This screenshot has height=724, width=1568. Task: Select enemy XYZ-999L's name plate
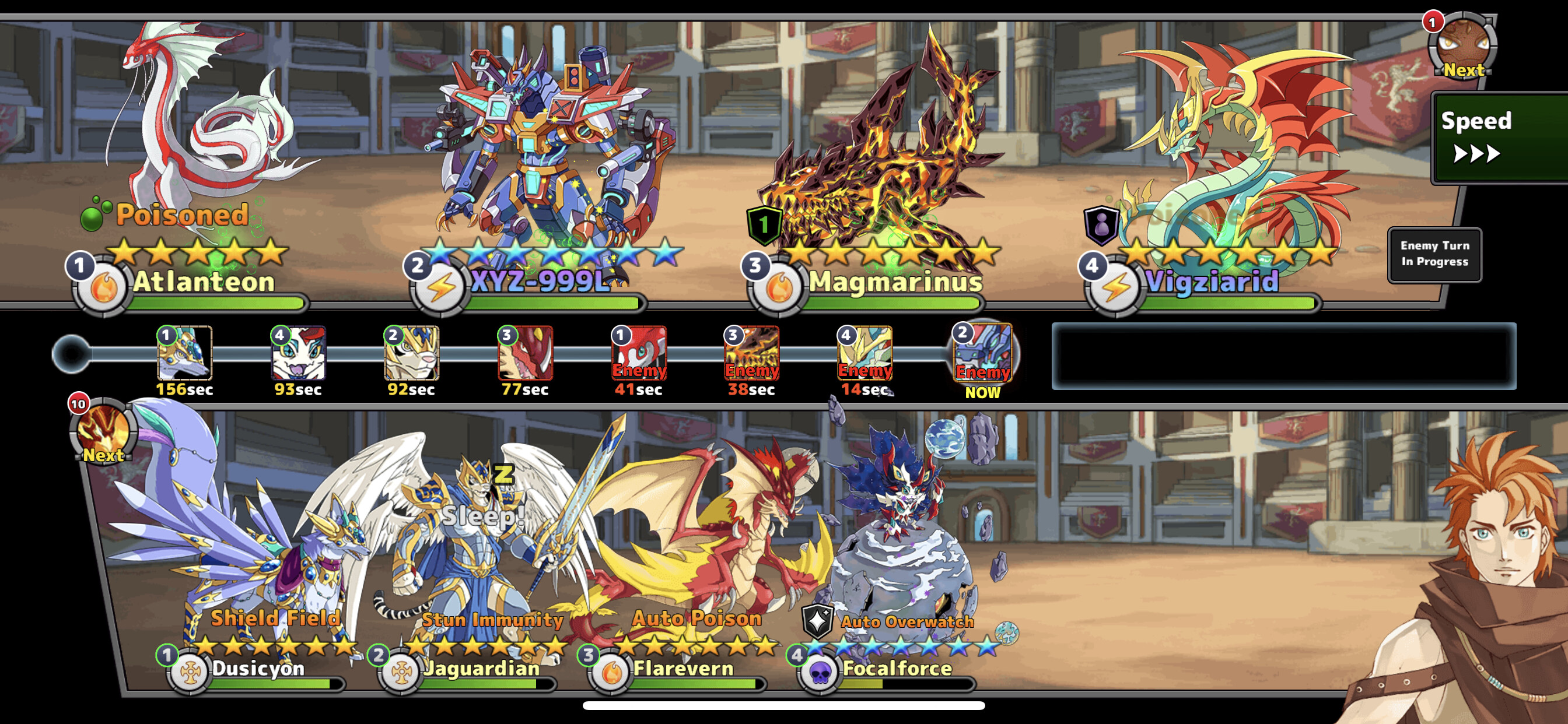[540, 282]
